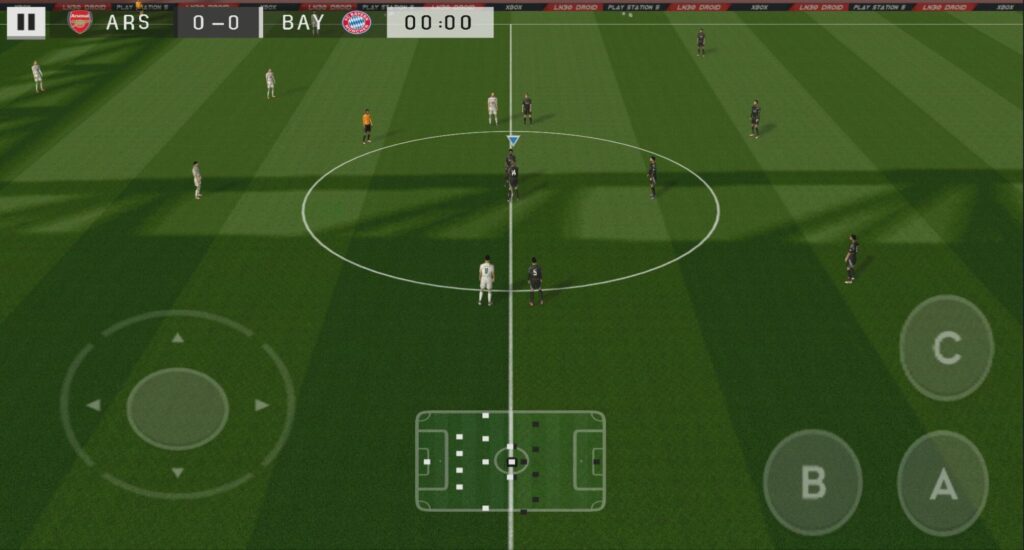1024x550 pixels.
Task: Pause the match with the pause button
Action: click(26, 22)
